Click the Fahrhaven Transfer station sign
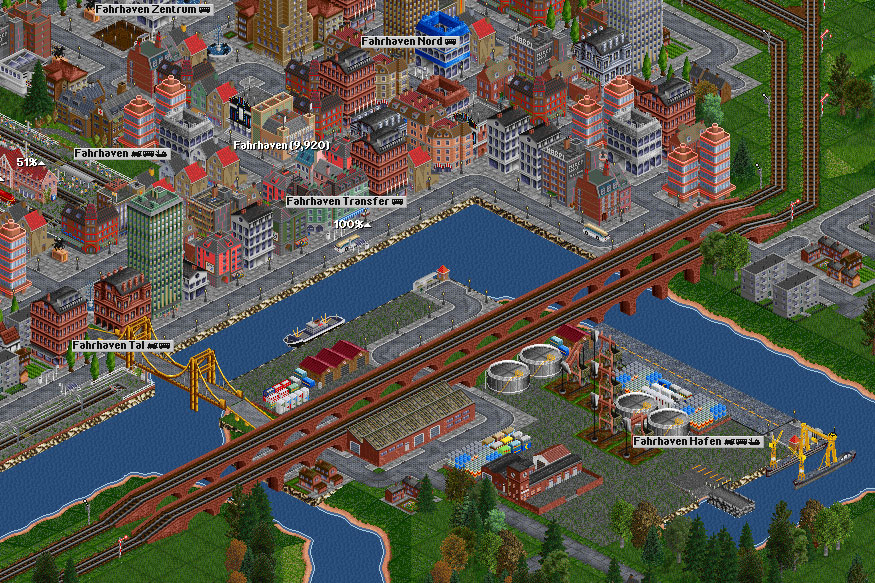Viewport: 875px width, 583px height. (344, 201)
